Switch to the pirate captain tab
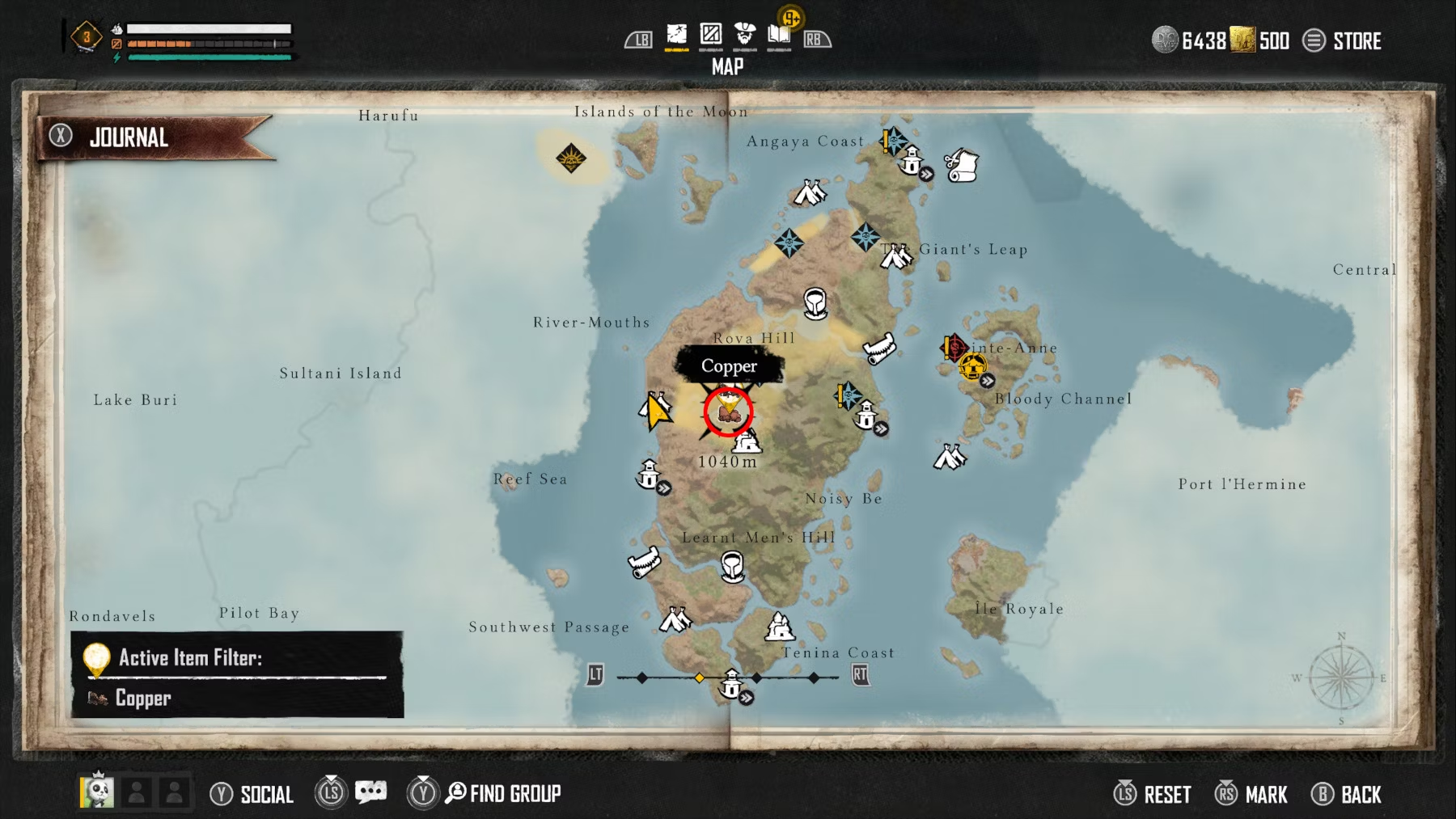Image resolution: width=1456 pixels, height=819 pixels. [744, 35]
